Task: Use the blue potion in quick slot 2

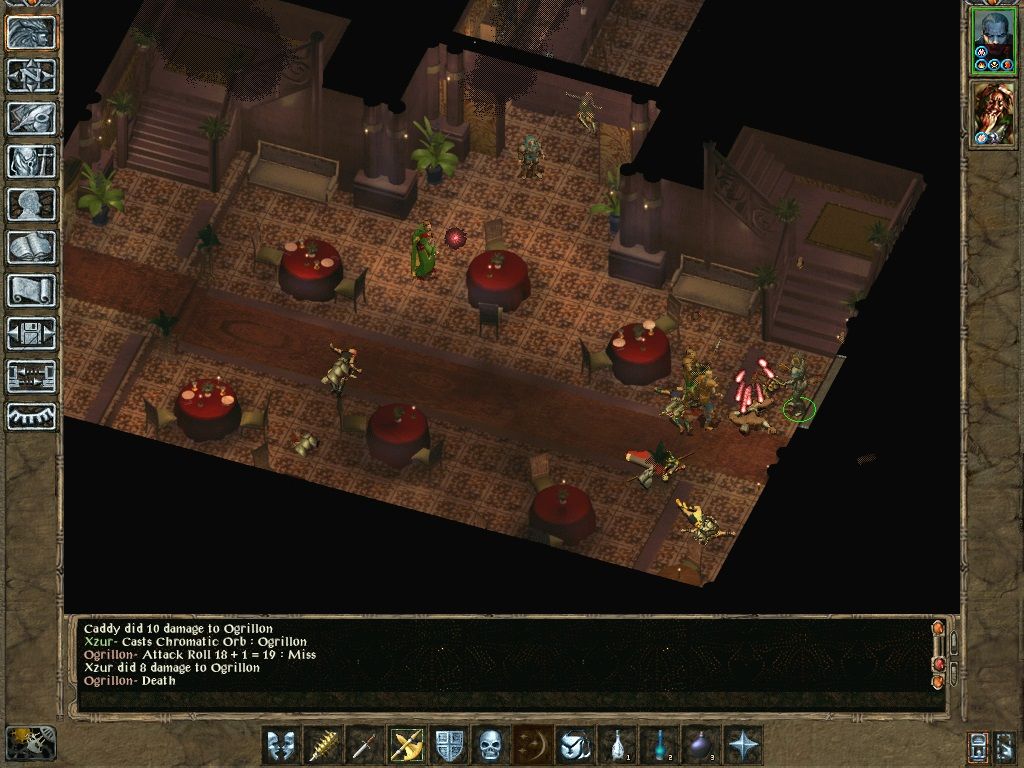Action: click(x=659, y=745)
